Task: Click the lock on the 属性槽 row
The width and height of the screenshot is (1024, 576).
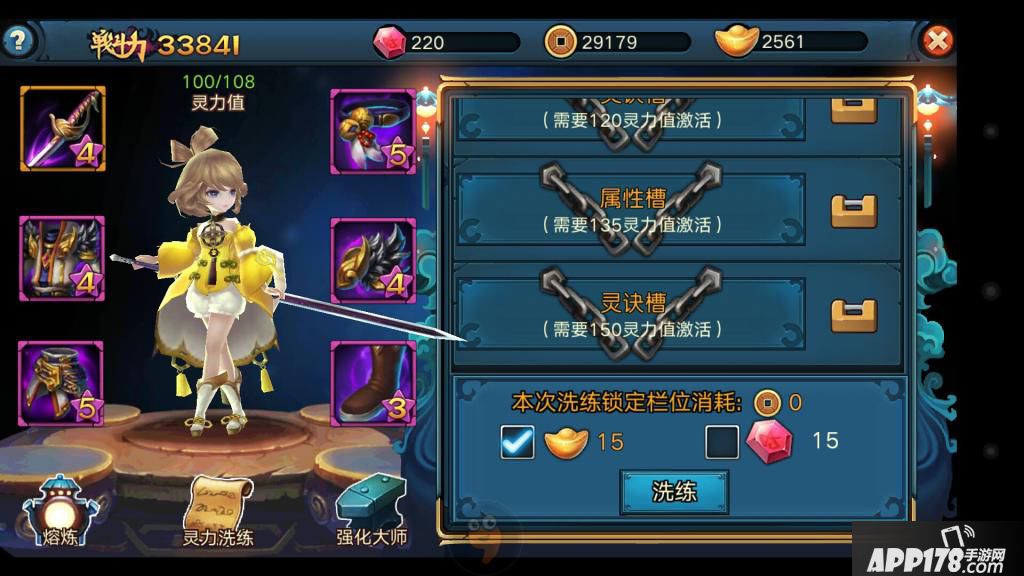Action: [854, 210]
